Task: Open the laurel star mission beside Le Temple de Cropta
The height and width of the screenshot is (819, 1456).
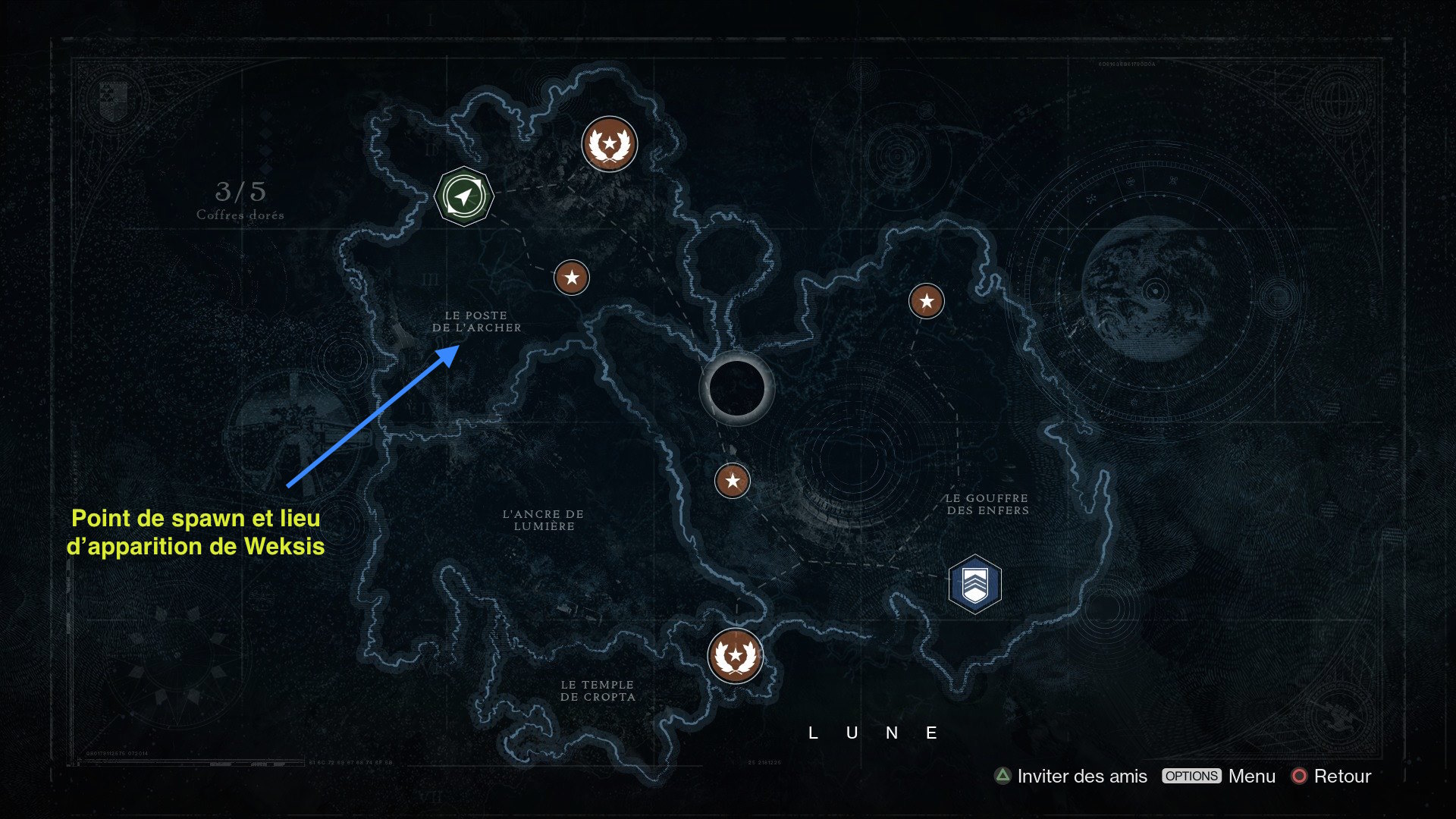Action: coord(735,656)
